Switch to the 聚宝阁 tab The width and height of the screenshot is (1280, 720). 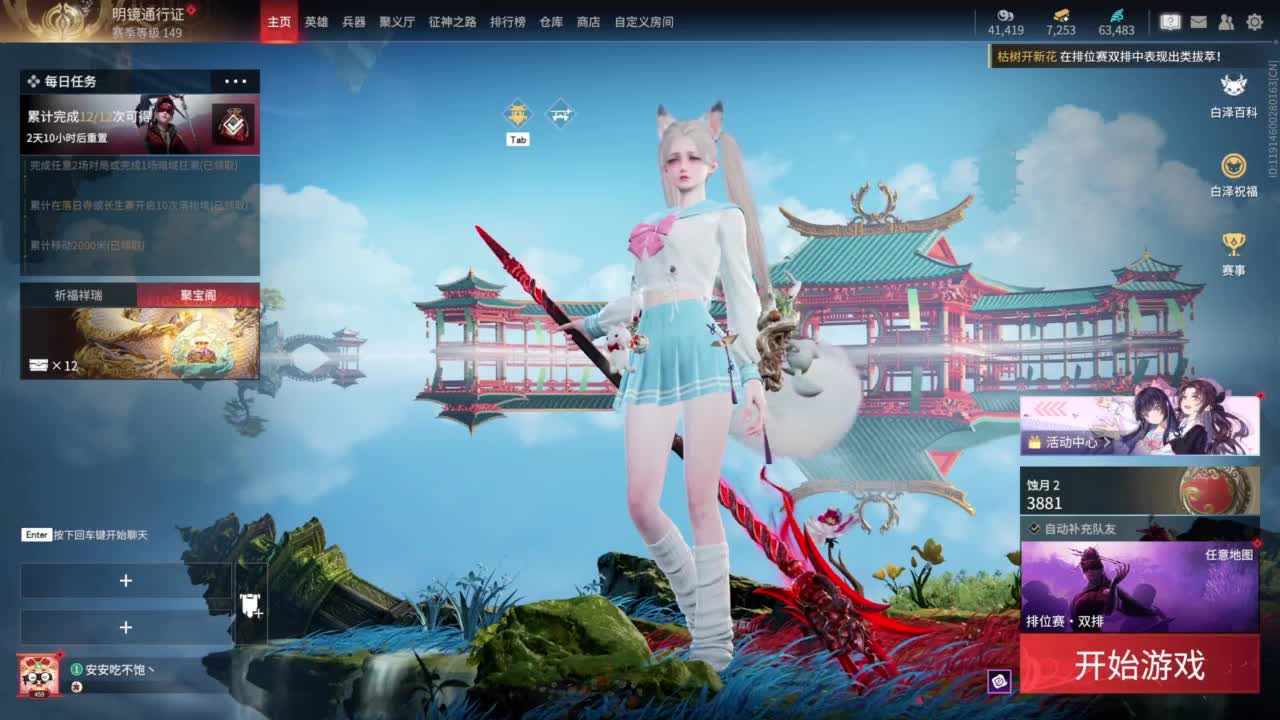[195, 293]
